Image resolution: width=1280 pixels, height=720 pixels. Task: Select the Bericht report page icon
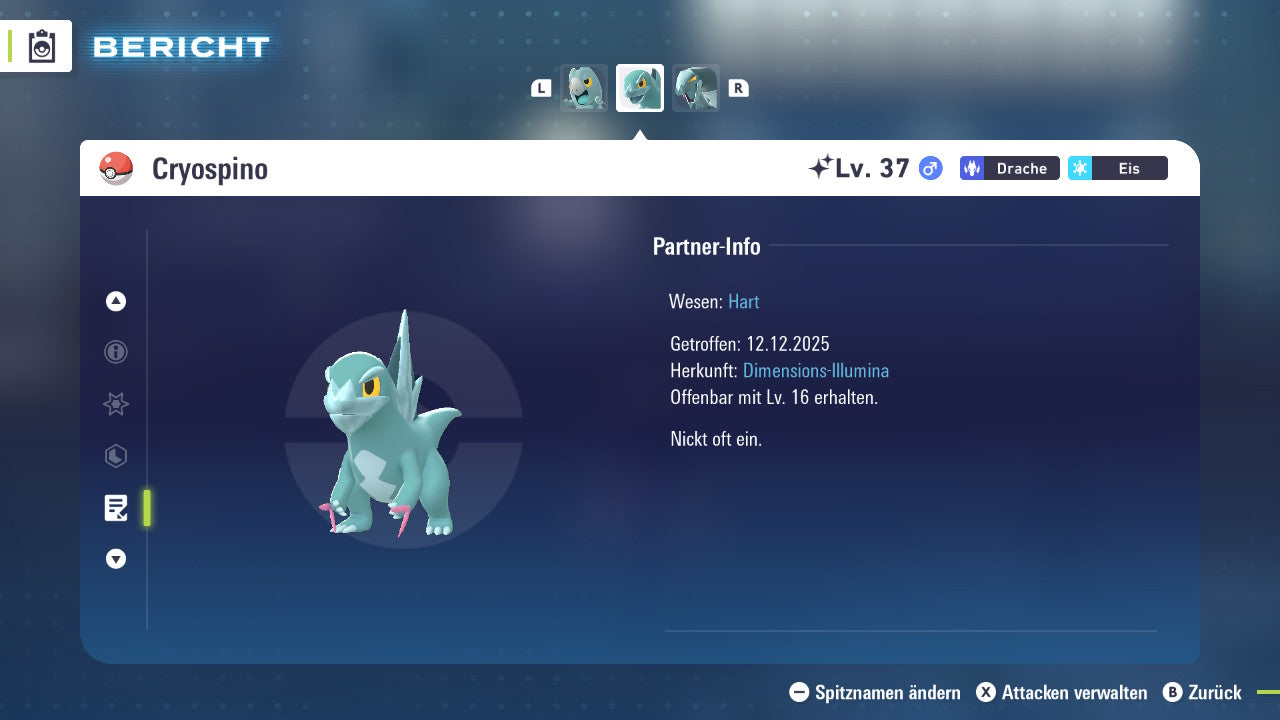(115, 508)
